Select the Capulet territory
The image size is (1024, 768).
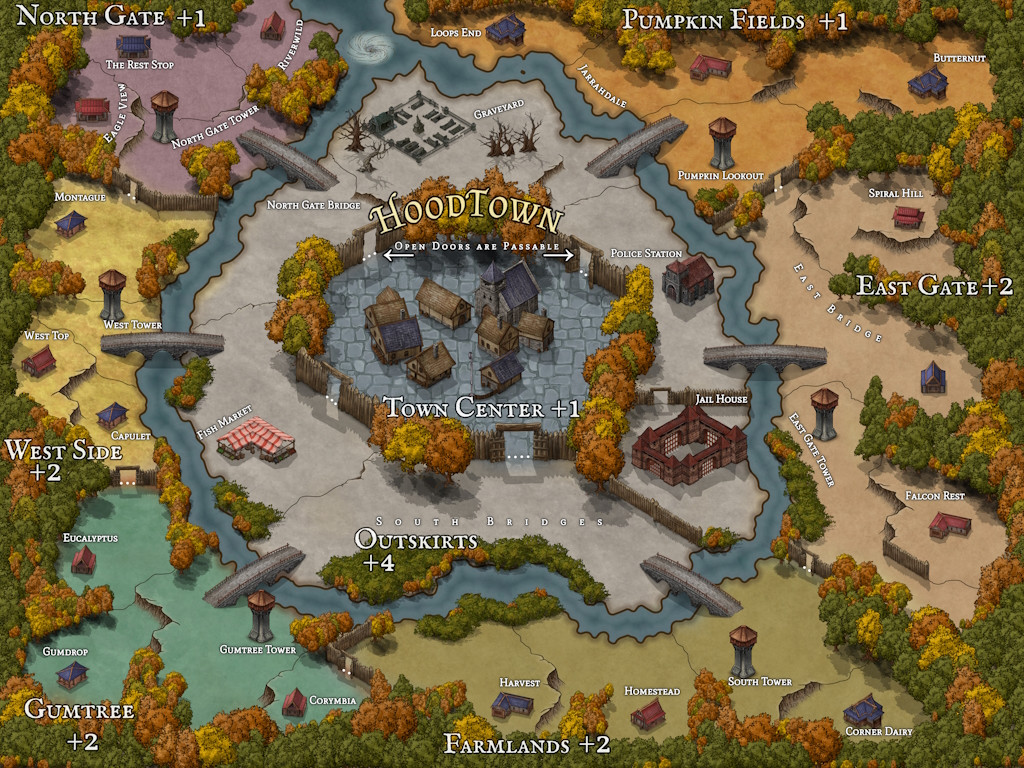click(x=112, y=414)
